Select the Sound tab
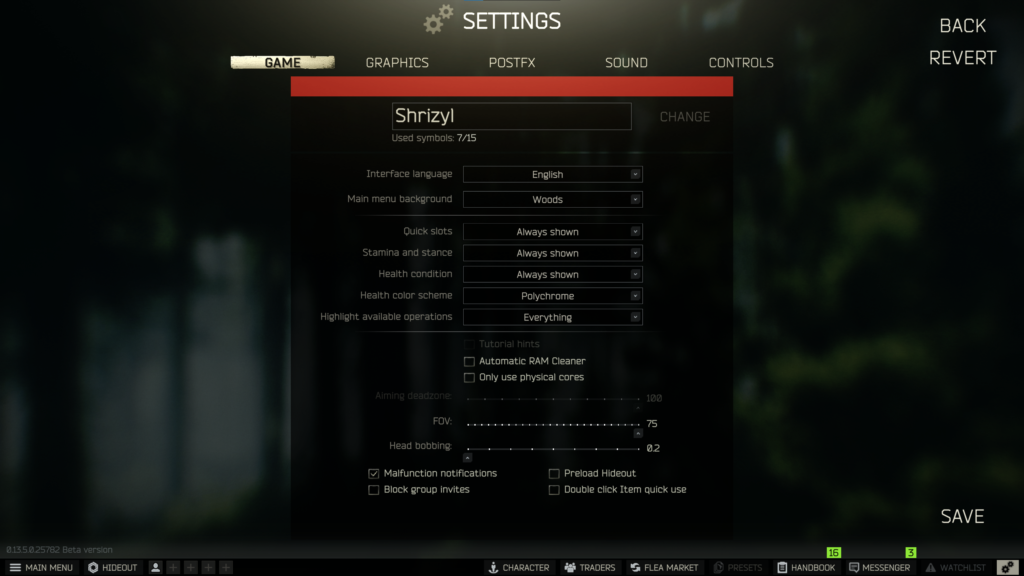The width and height of the screenshot is (1024, 576). [626, 62]
